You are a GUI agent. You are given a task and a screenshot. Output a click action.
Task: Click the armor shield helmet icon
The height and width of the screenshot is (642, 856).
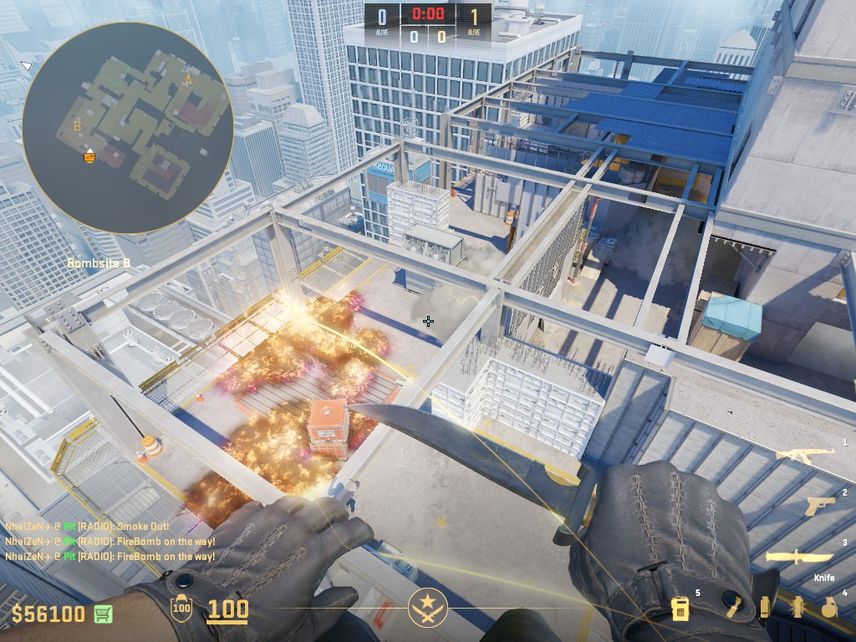[x=181, y=608]
